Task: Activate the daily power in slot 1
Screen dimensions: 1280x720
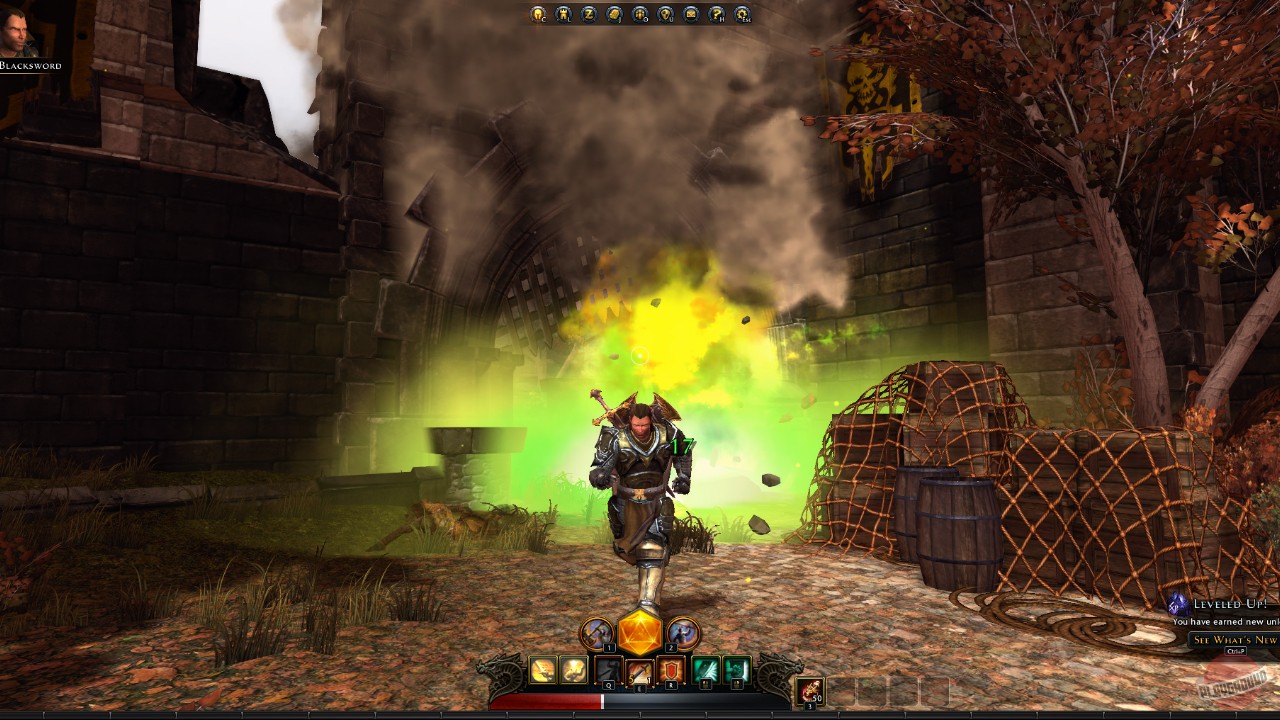Action: [596, 632]
